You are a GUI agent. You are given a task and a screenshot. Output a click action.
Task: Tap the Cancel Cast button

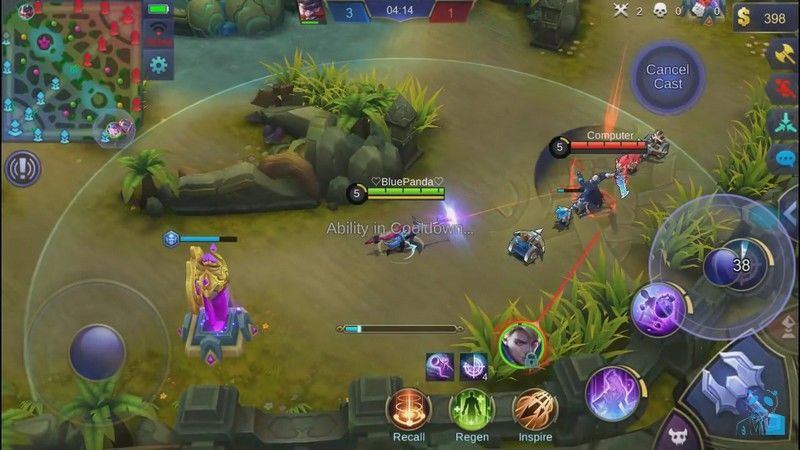(667, 76)
